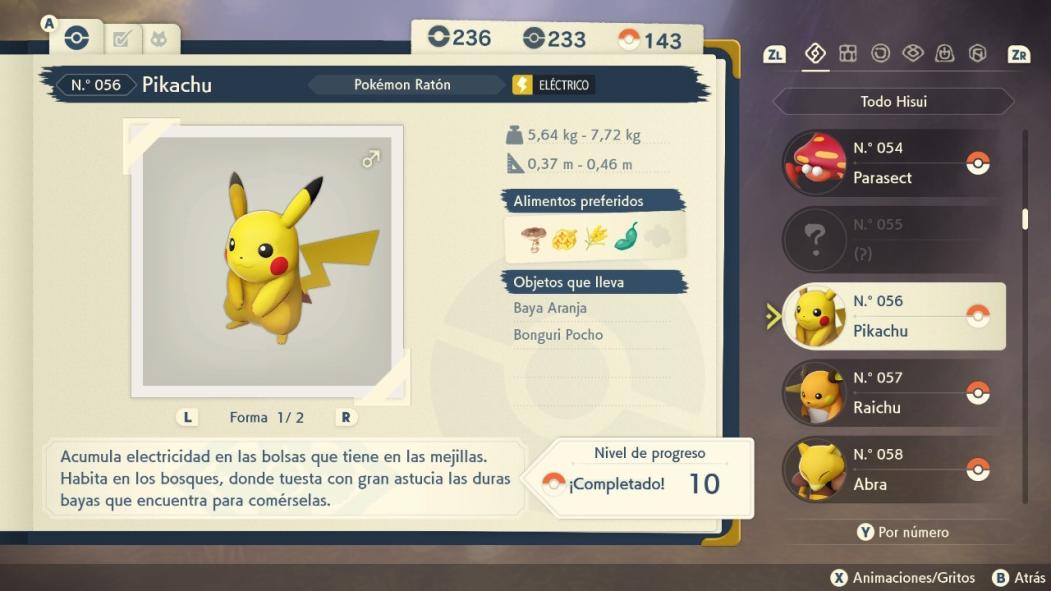The height and width of the screenshot is (591, 1051).
Task: Sort the list with Por número
Action: tap(902, 532)
